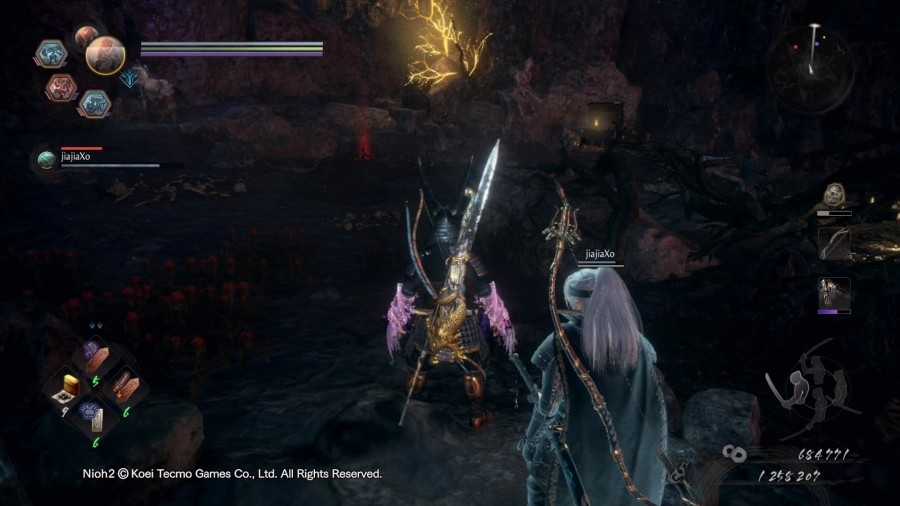Activate the blue-grey yokai ability beside the portrait

tap(50, 53)
